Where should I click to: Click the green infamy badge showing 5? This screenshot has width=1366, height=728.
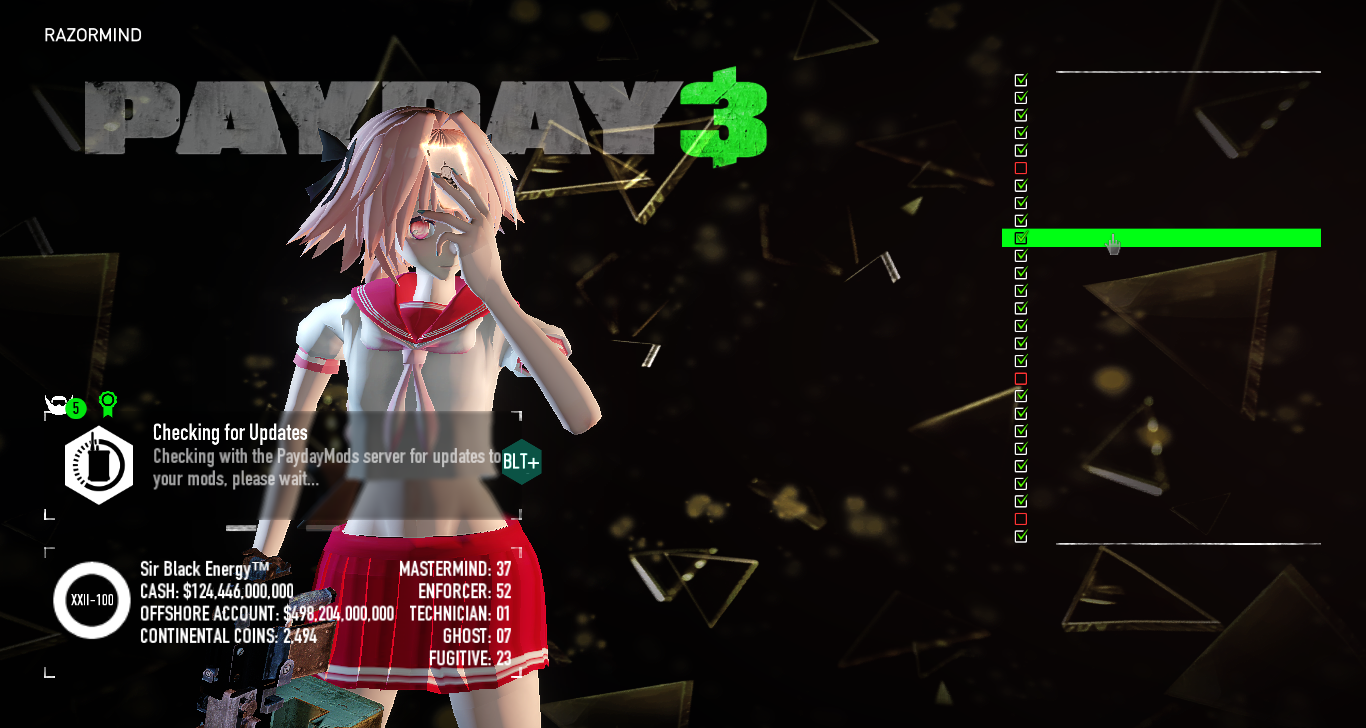76,407
